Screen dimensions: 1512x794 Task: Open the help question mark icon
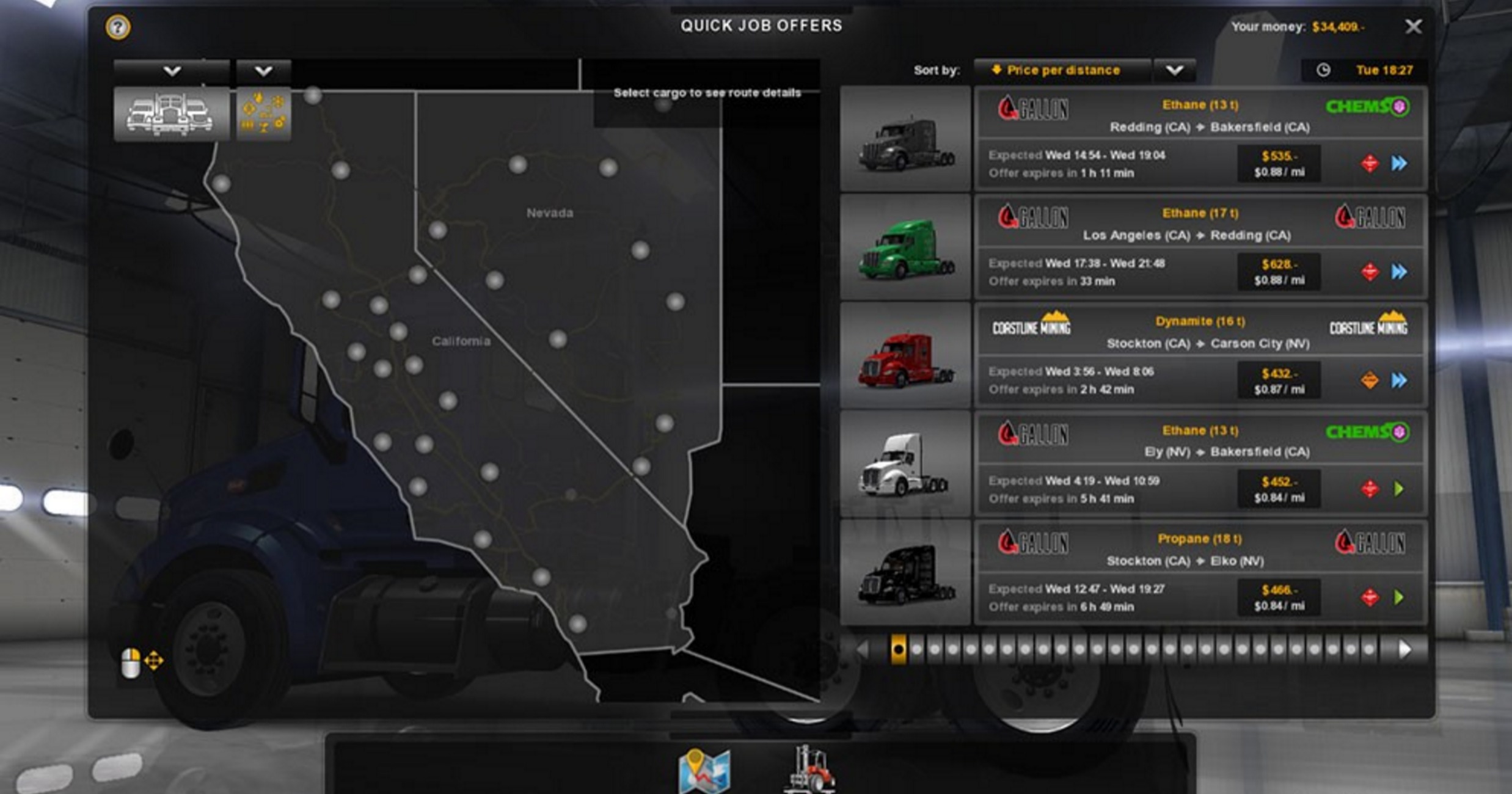tap(118, 27)
